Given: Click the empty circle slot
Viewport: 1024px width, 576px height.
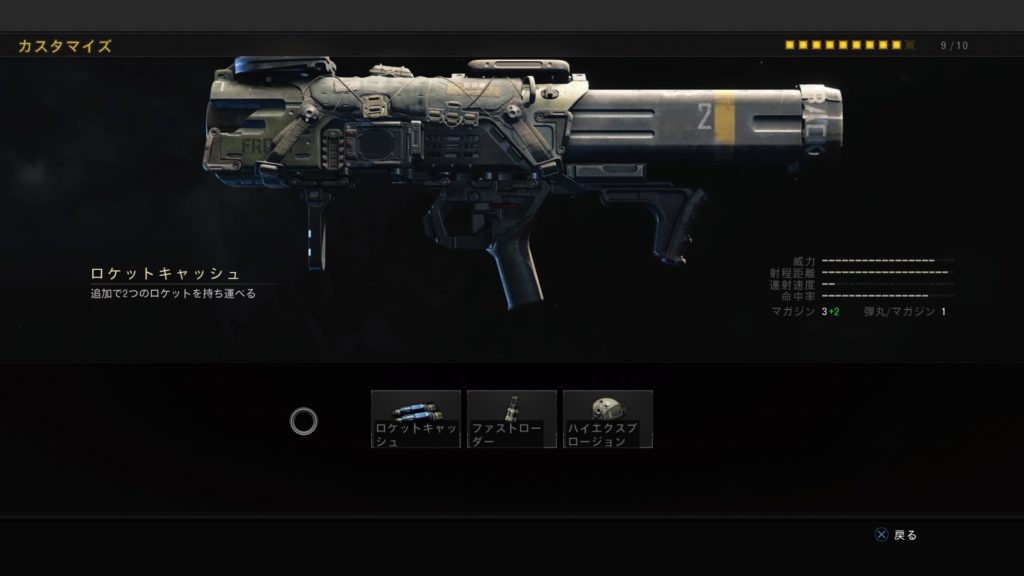Looking at the screenshot, I should pyautogui.click(x=304, y=421).
